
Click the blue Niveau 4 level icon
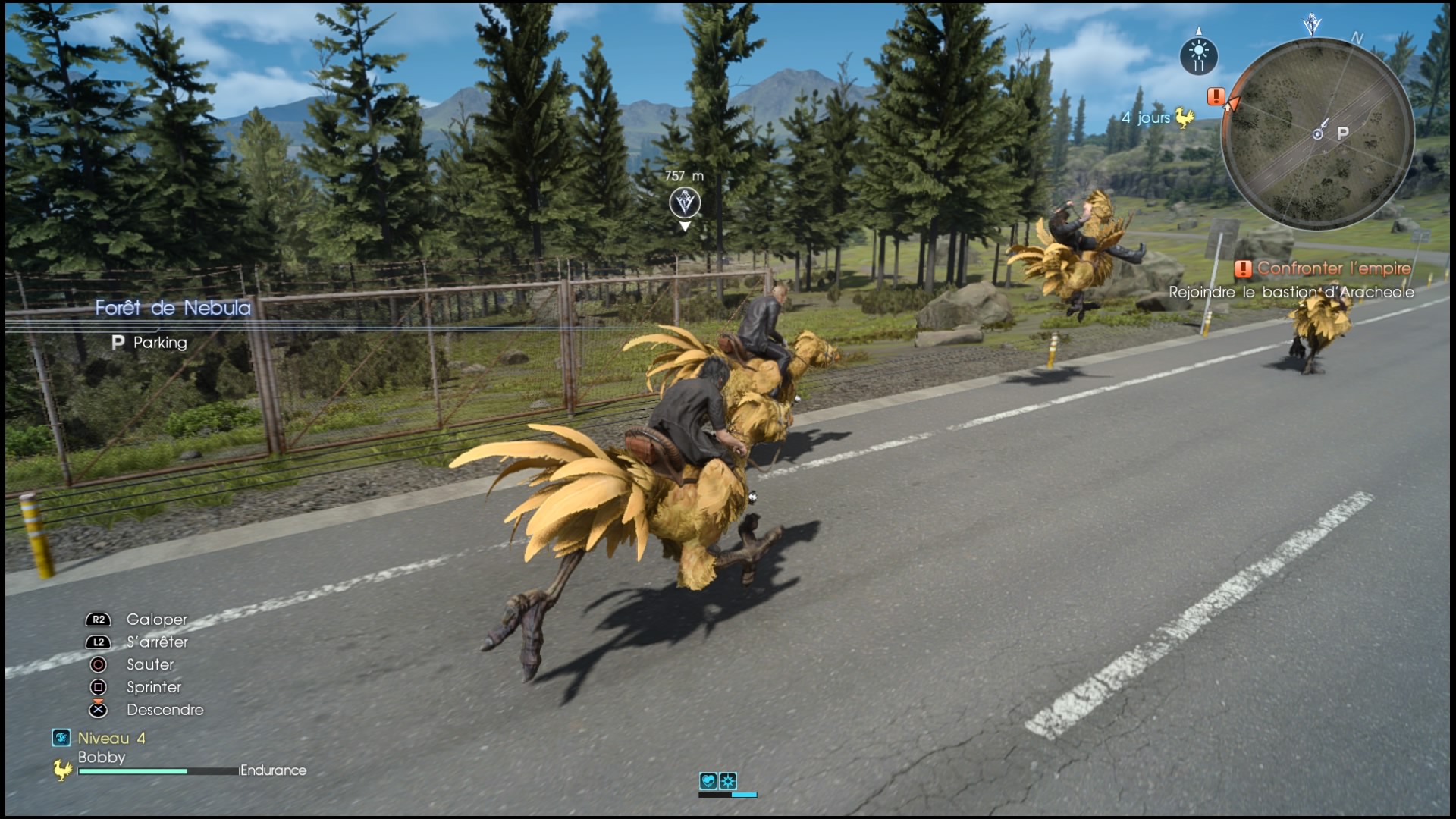tap(61, 738)
